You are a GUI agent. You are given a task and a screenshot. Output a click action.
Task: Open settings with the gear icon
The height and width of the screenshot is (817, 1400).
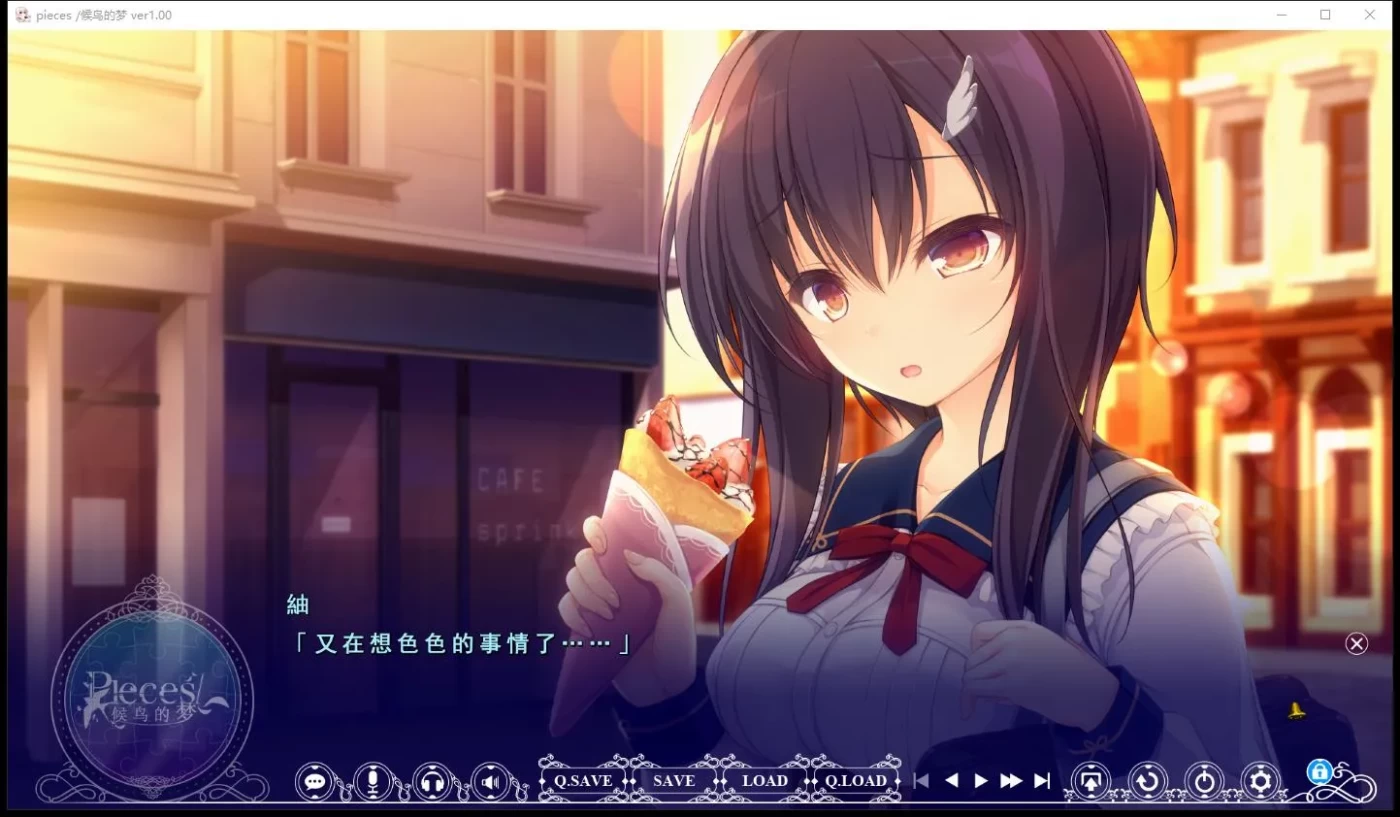tap(1260, 781)
